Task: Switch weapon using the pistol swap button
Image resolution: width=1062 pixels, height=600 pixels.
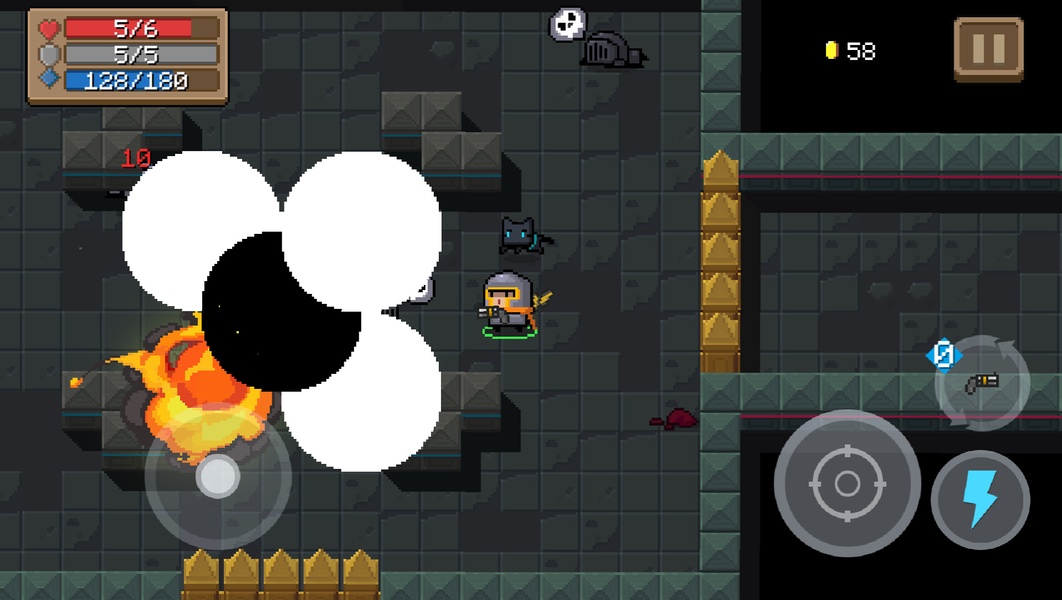Action: coord(982,383)
